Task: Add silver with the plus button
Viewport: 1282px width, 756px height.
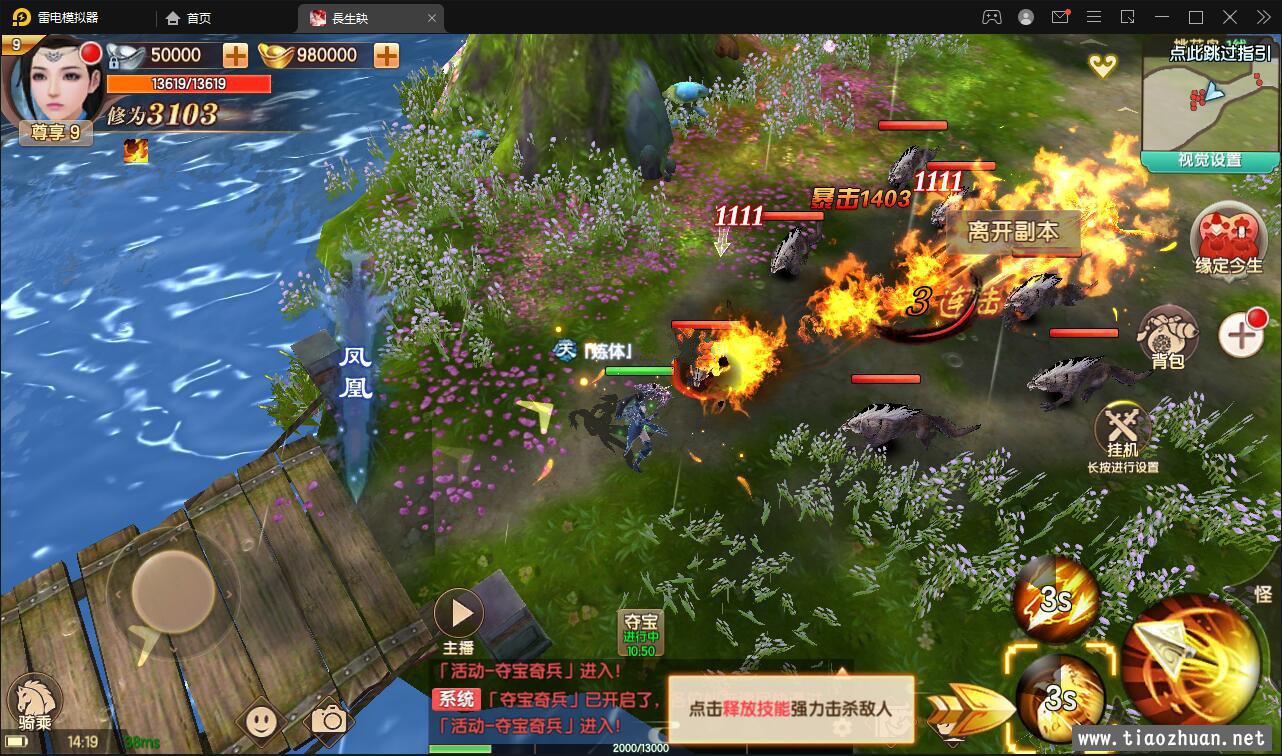Action: 236,55
